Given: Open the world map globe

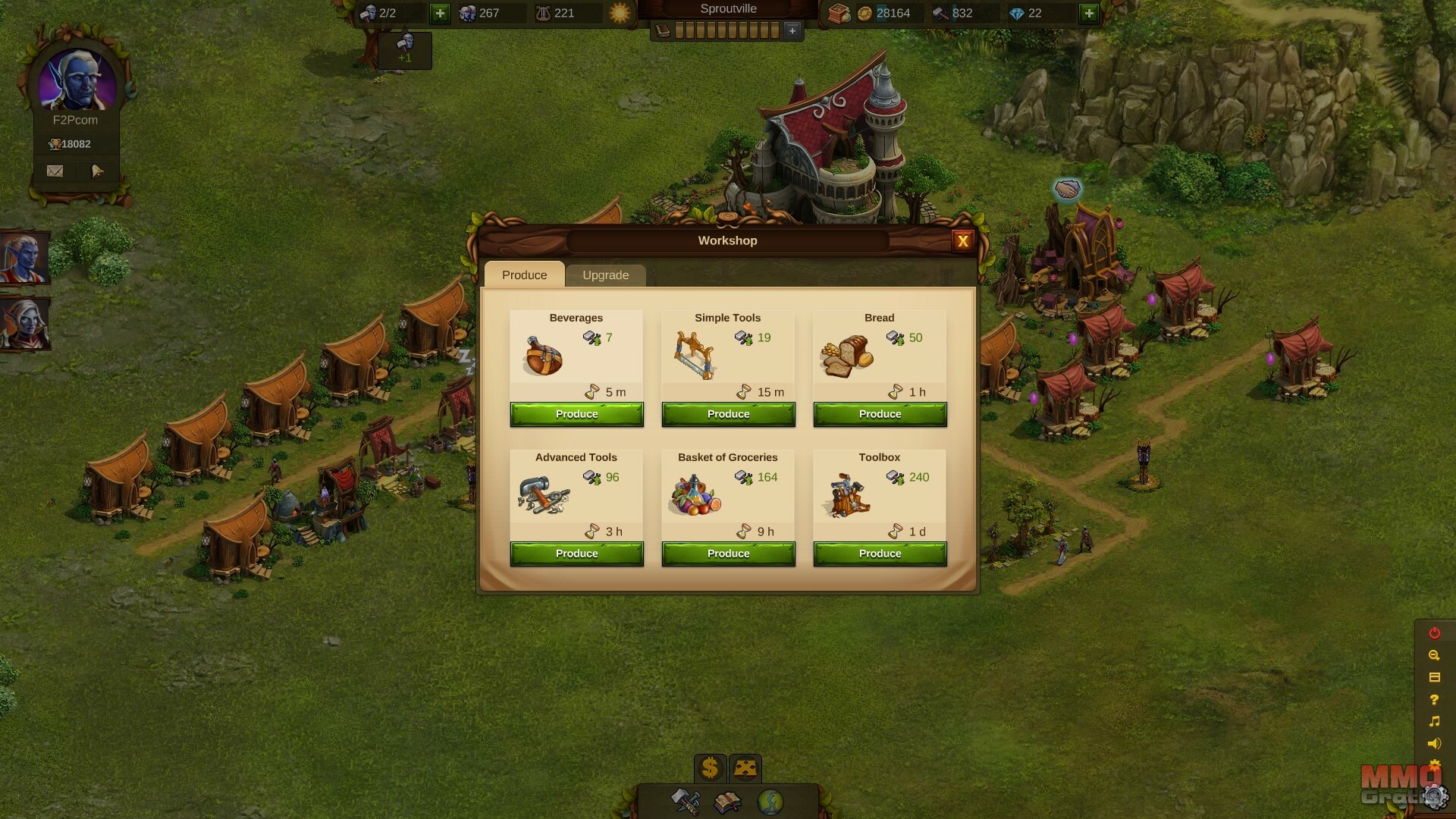Looking at the screenshot, I should coord(770,802).
